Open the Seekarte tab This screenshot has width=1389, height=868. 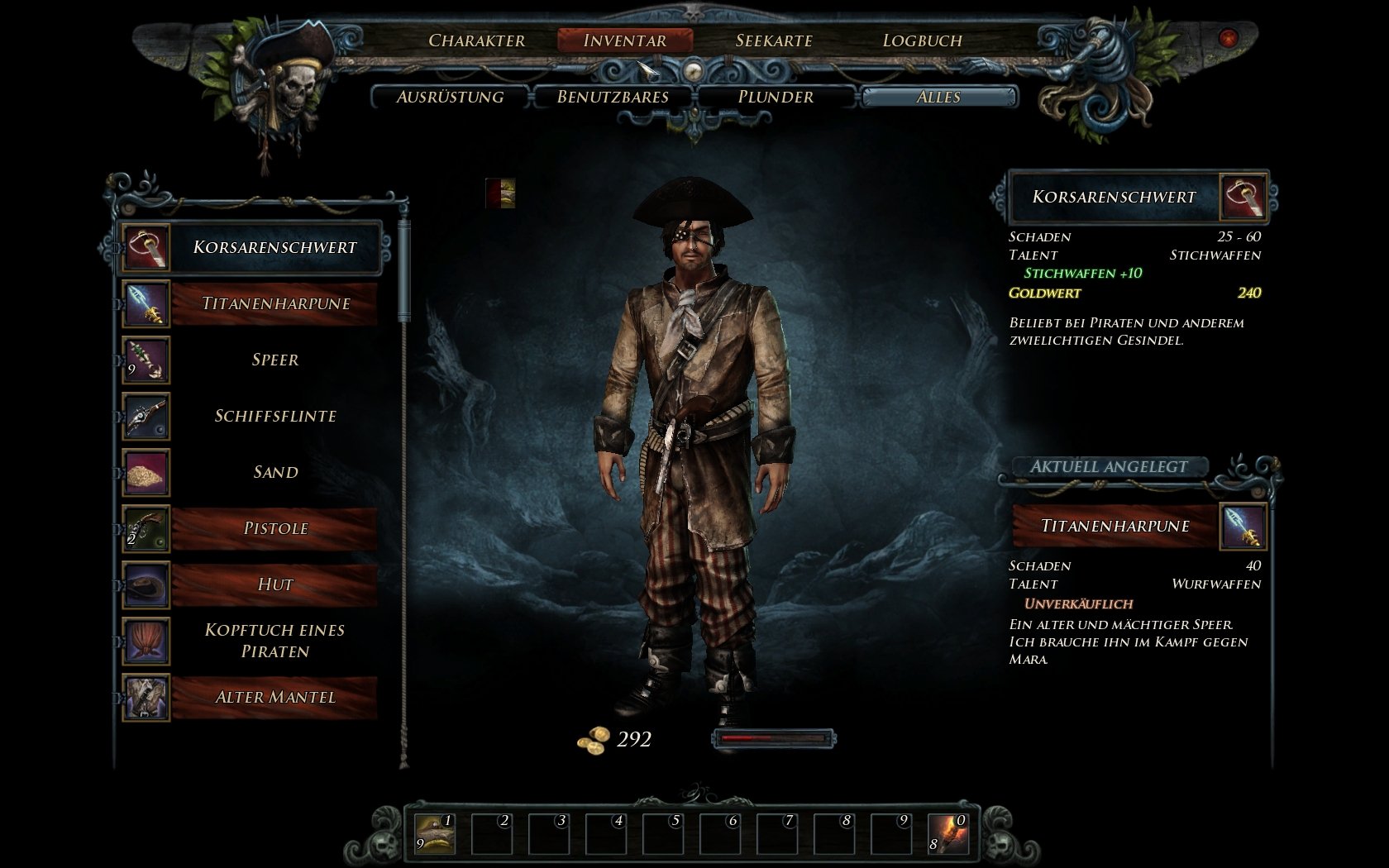tap(774, 41)
